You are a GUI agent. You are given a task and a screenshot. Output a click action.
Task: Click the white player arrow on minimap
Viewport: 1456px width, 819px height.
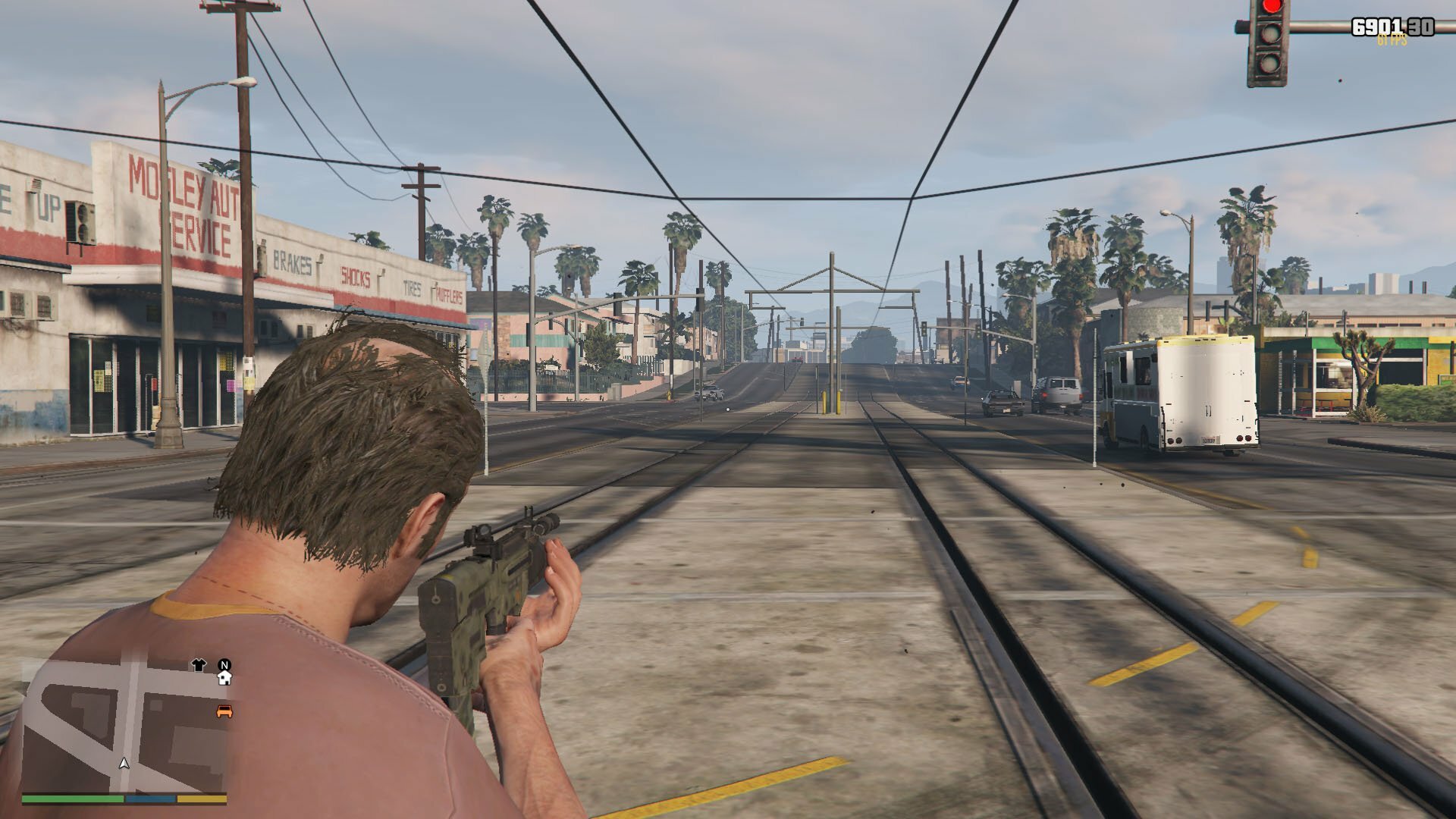tap(124, 763)
